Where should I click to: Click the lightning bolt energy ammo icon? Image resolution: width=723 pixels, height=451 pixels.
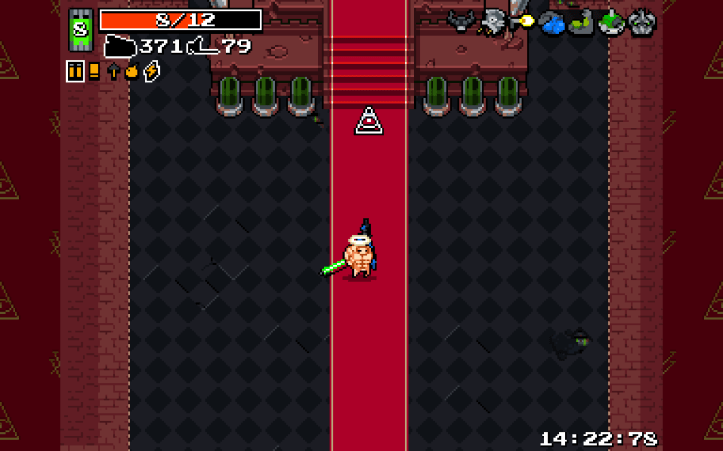point(151,71)
